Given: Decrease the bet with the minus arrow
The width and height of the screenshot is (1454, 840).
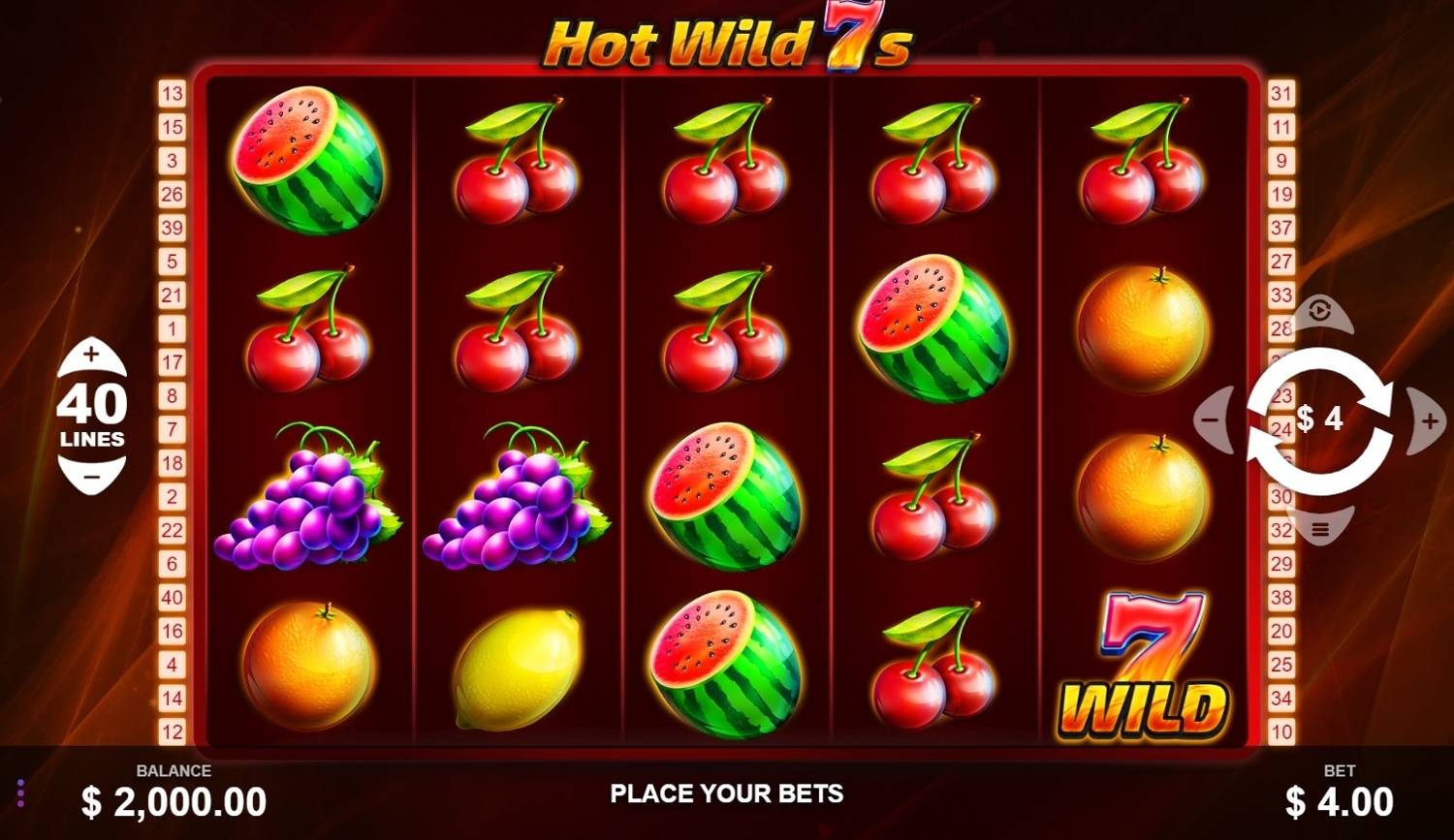Looking at the screenshot, I should (x=1212, y=419).
